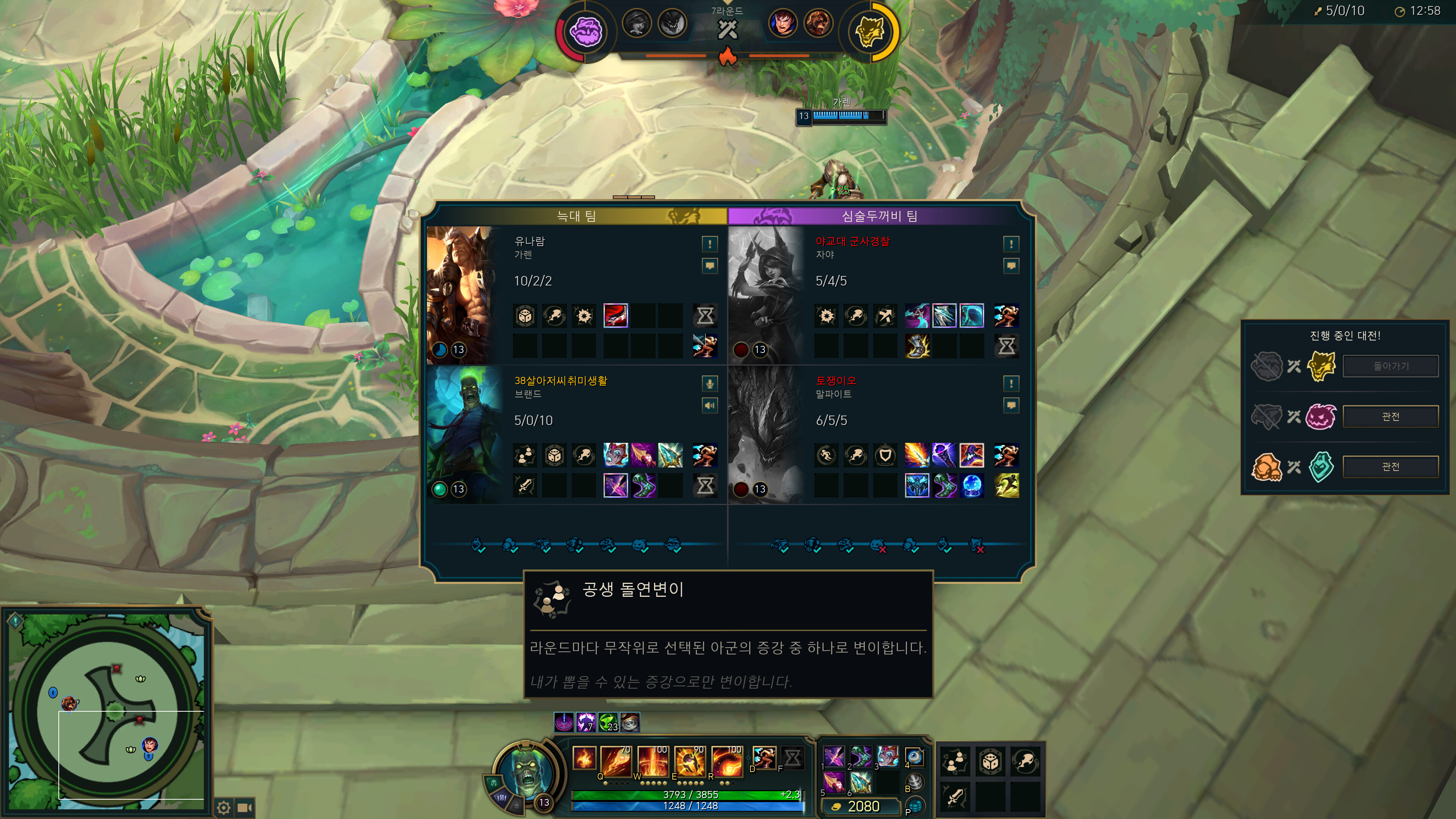Click the camera settings gear beside the minimap
This screenshot has width=1456, height=819.
coord(224,808)
